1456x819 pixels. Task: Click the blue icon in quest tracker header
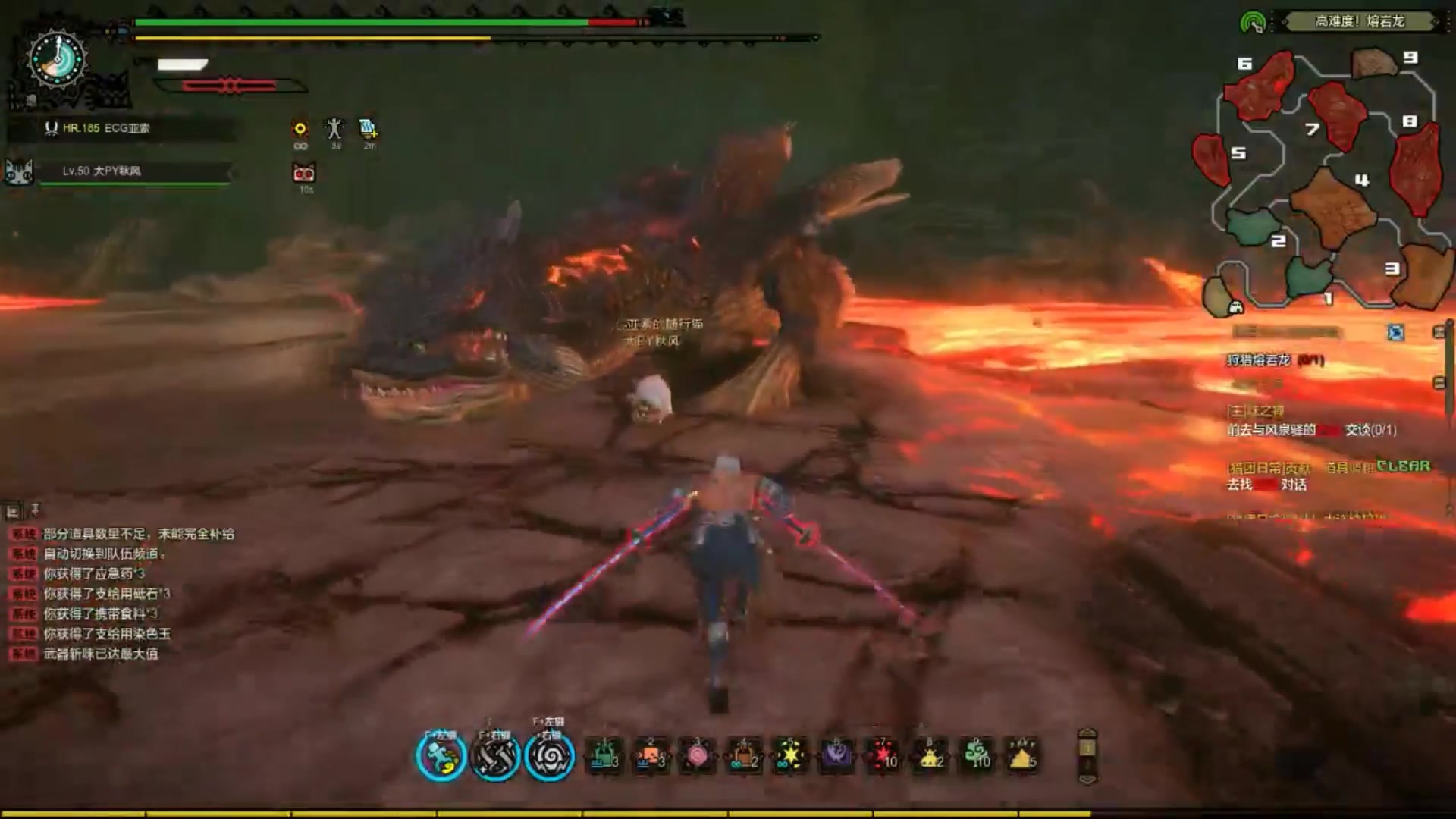pyautogui.click(x=1395, y=332)
